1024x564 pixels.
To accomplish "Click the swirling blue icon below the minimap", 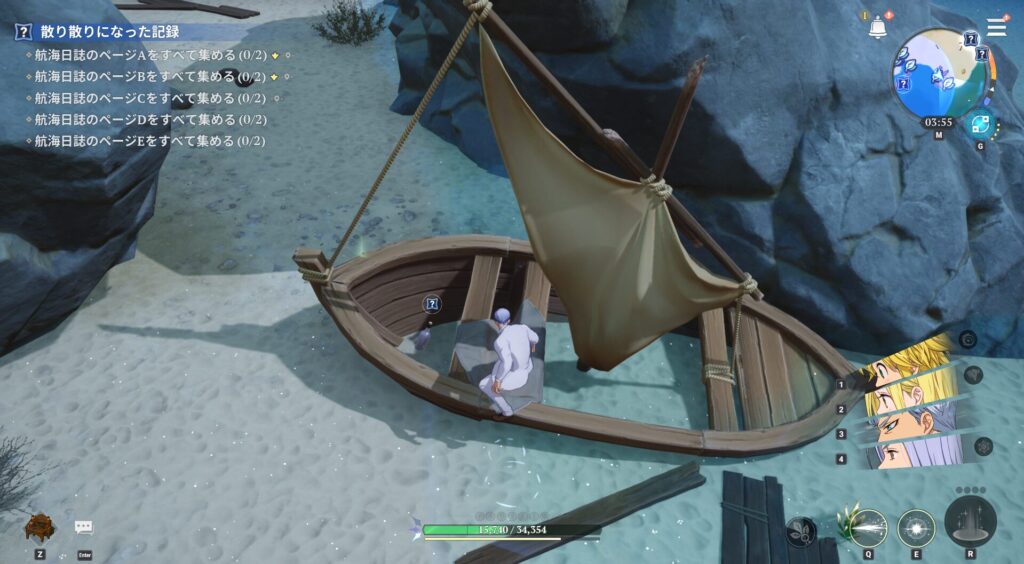I will click(979, 125).
